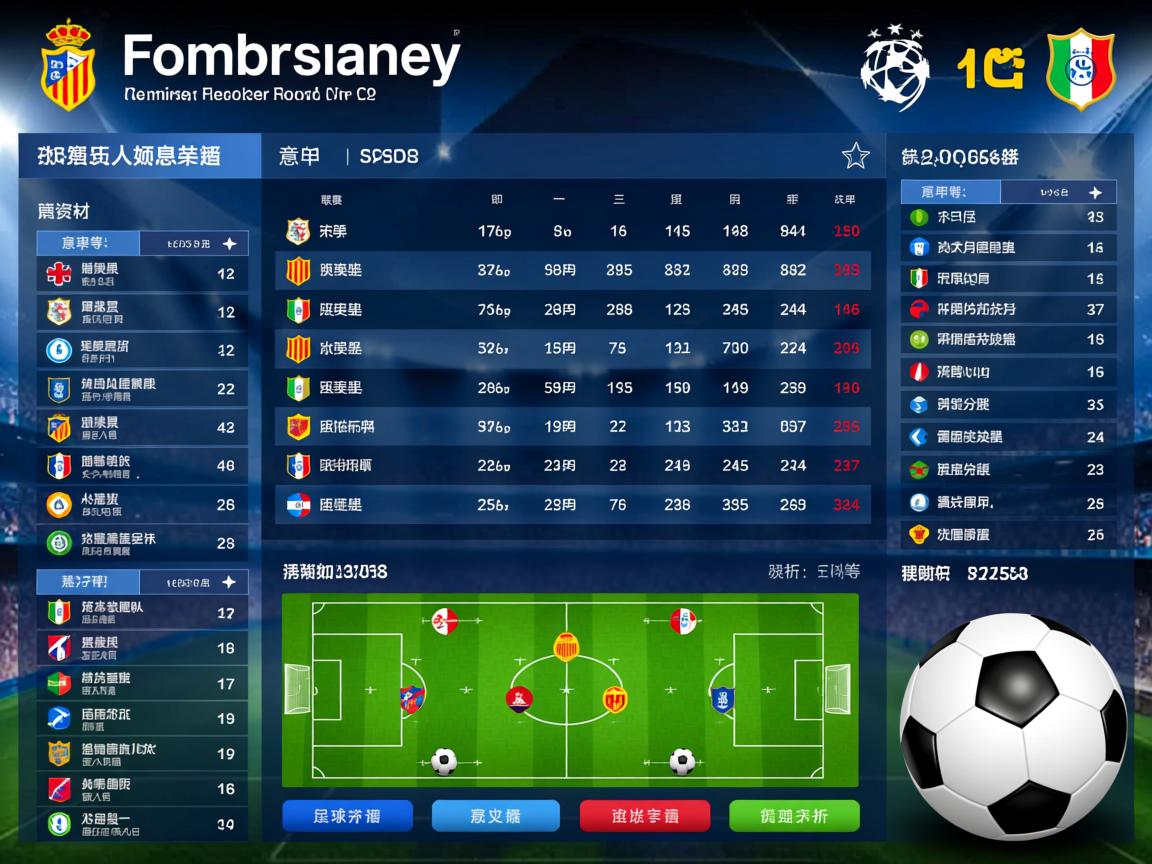This screenshot has width=1152, height=864.
Task: Select the striped badge on the pitch centre circle
Action: click(x=566, y=647)
